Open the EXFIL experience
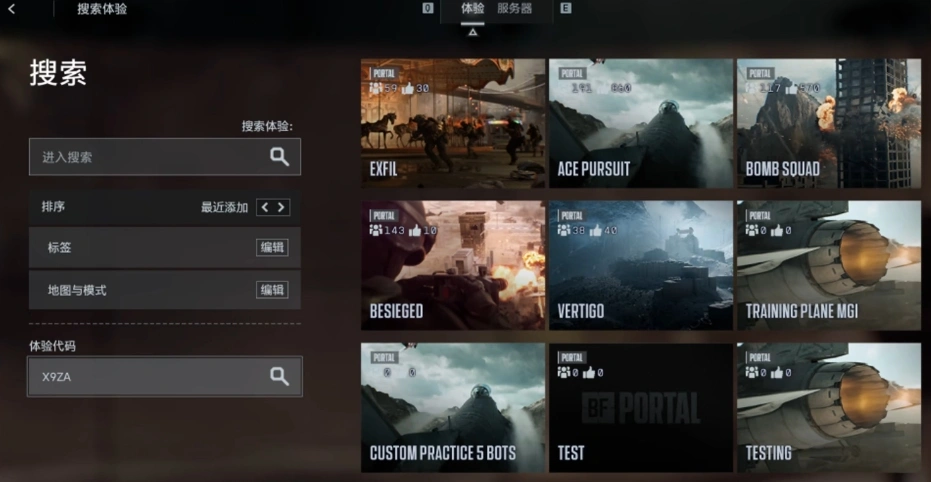Image resolution: width=931 pixels, height=482 pixels. pos(453,123)
